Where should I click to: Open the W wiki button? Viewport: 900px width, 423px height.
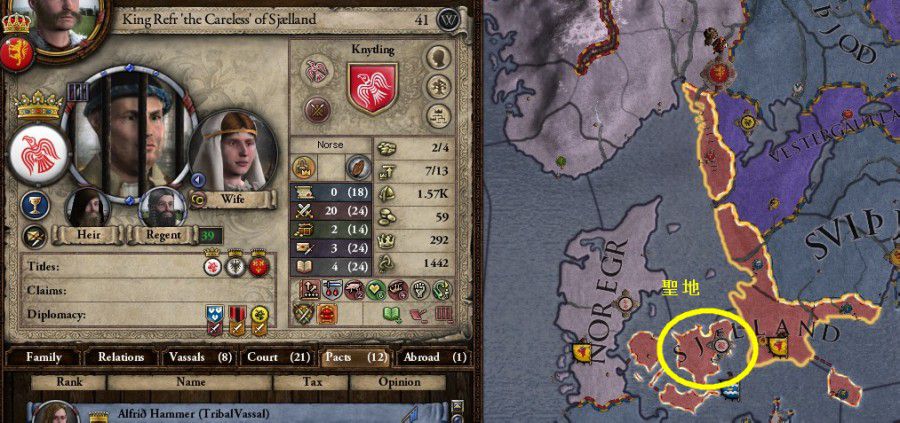click(449, 19)
